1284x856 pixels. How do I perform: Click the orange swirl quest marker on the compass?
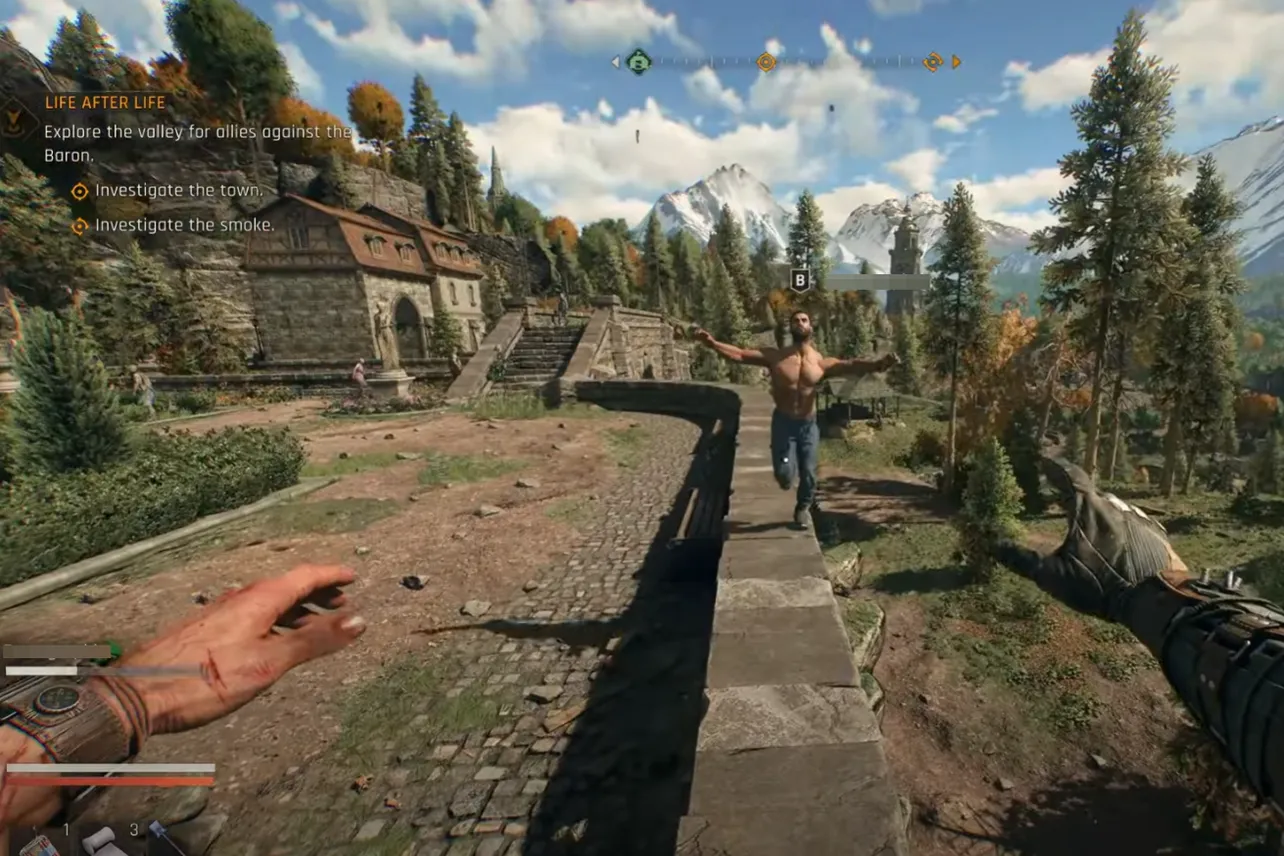[x=934, y=61]
